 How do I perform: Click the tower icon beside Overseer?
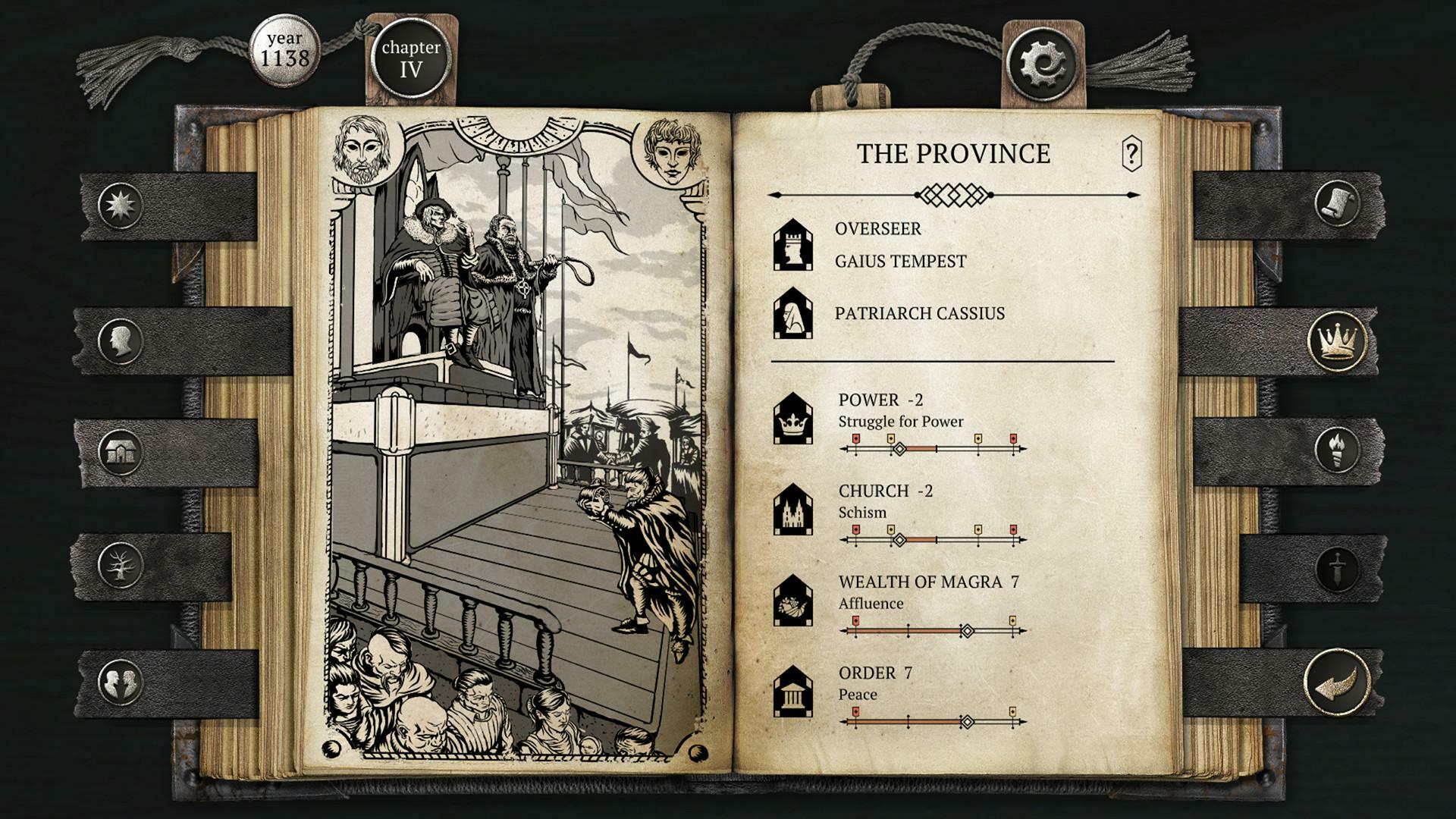(794, 245)
